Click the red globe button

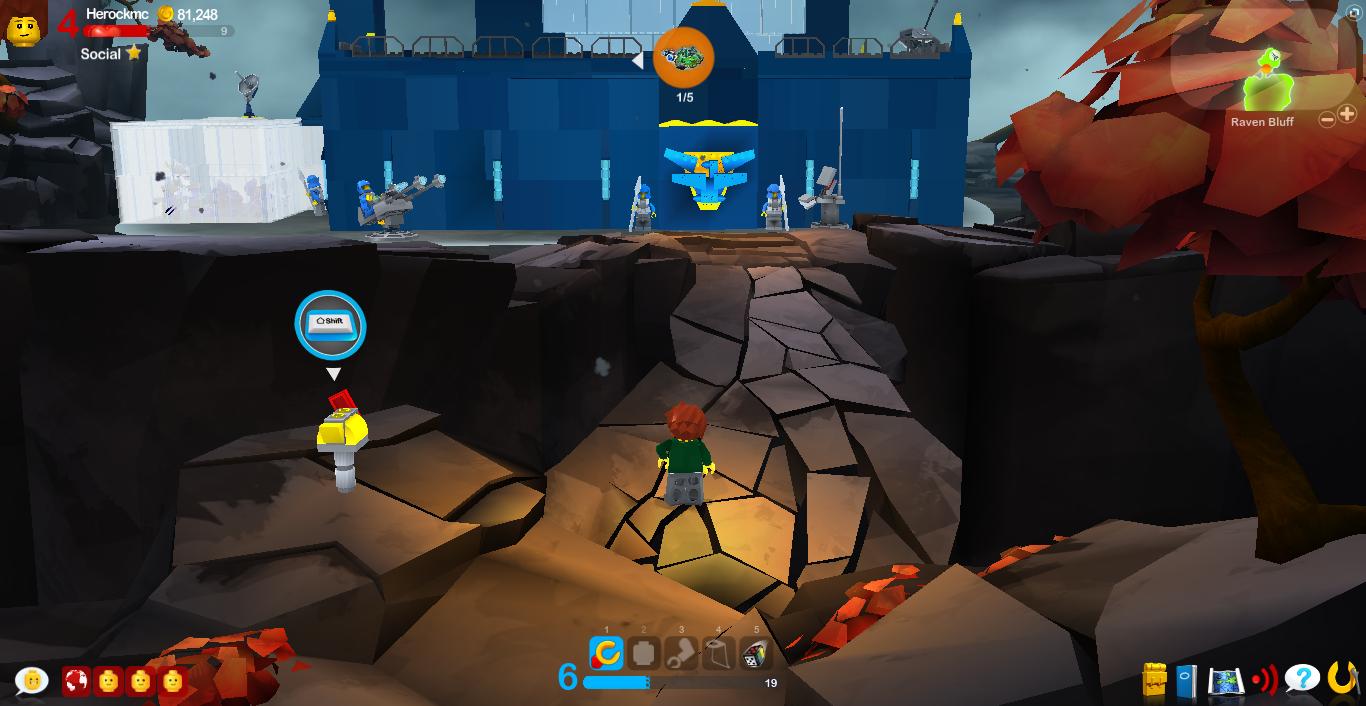[76, 682]
